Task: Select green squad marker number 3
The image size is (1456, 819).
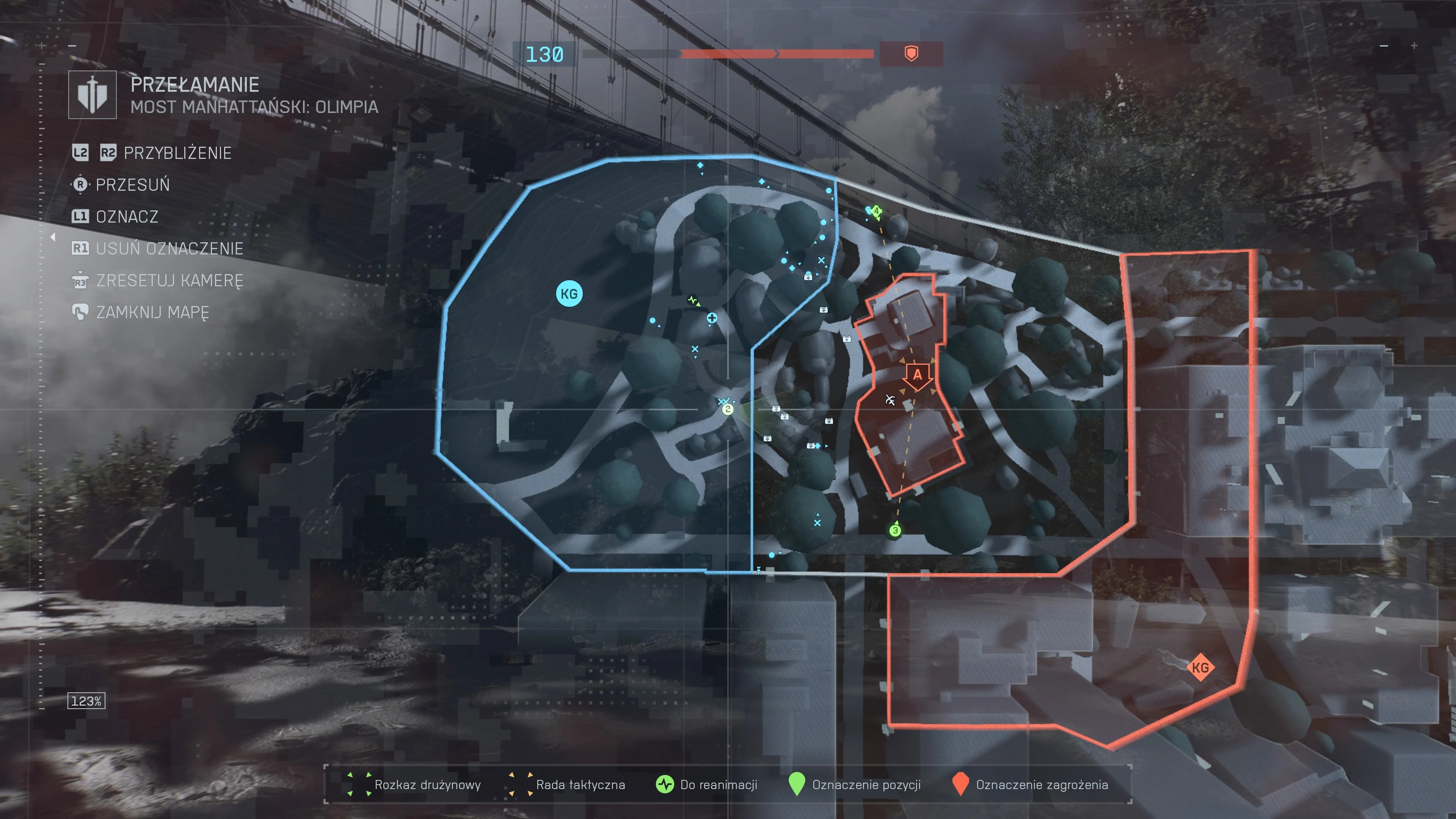Action: point(895,530)
